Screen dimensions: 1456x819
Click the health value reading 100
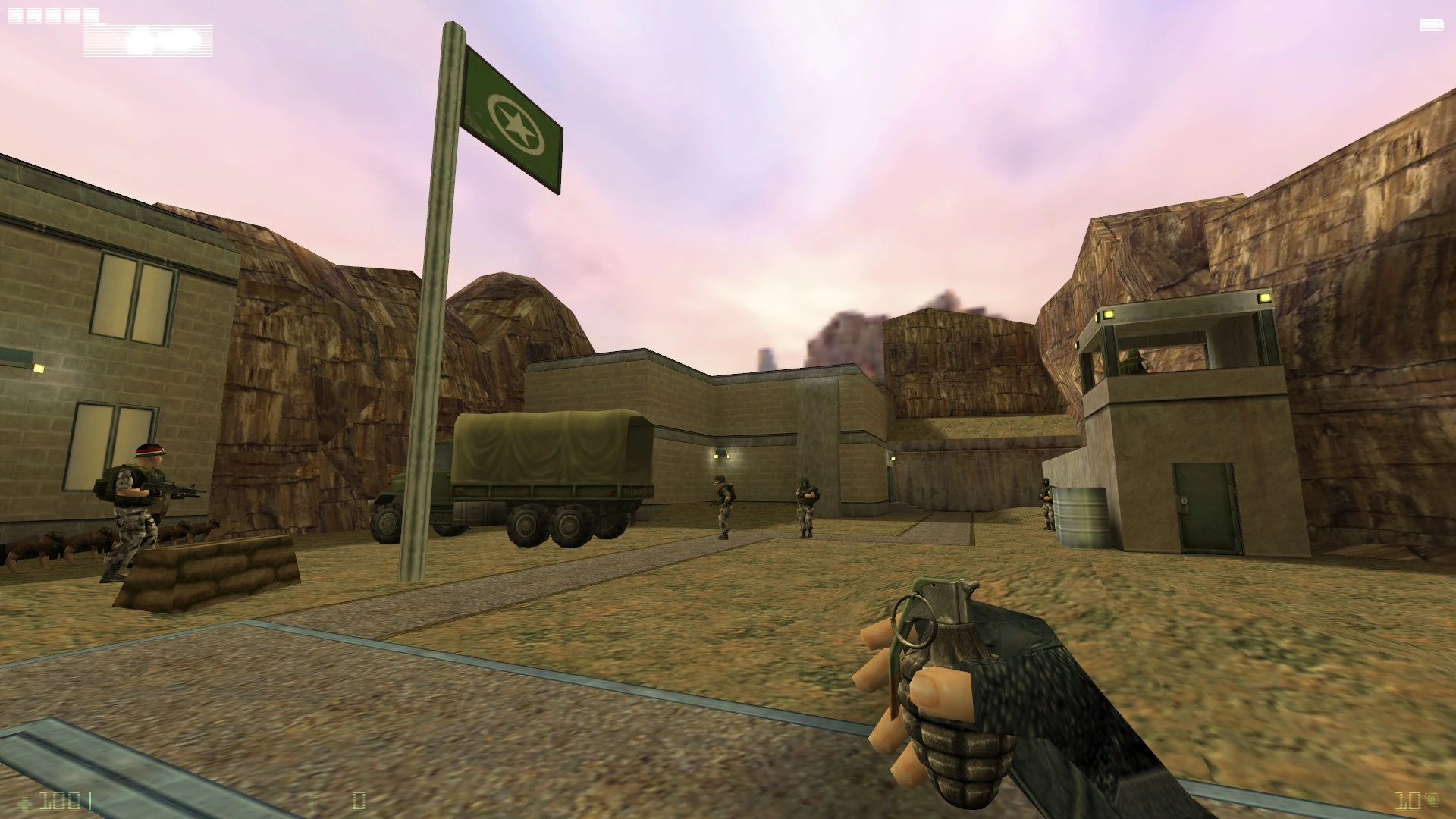pyautogui.click(x=61, y=800)
